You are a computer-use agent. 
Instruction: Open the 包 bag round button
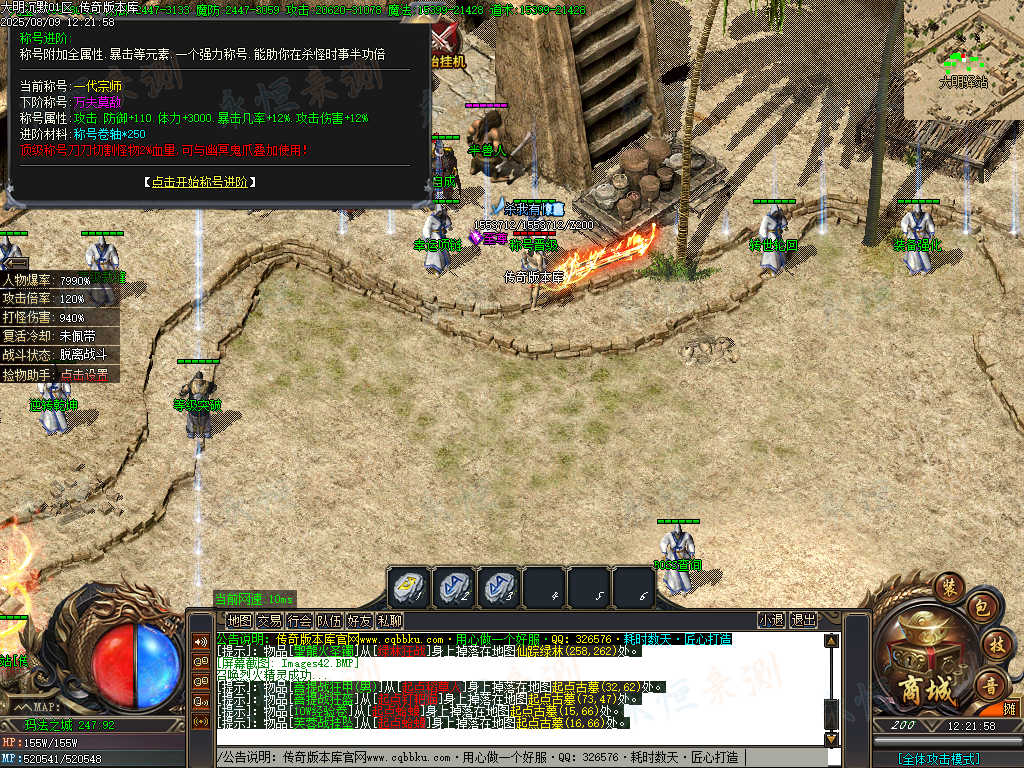[981, 608]
